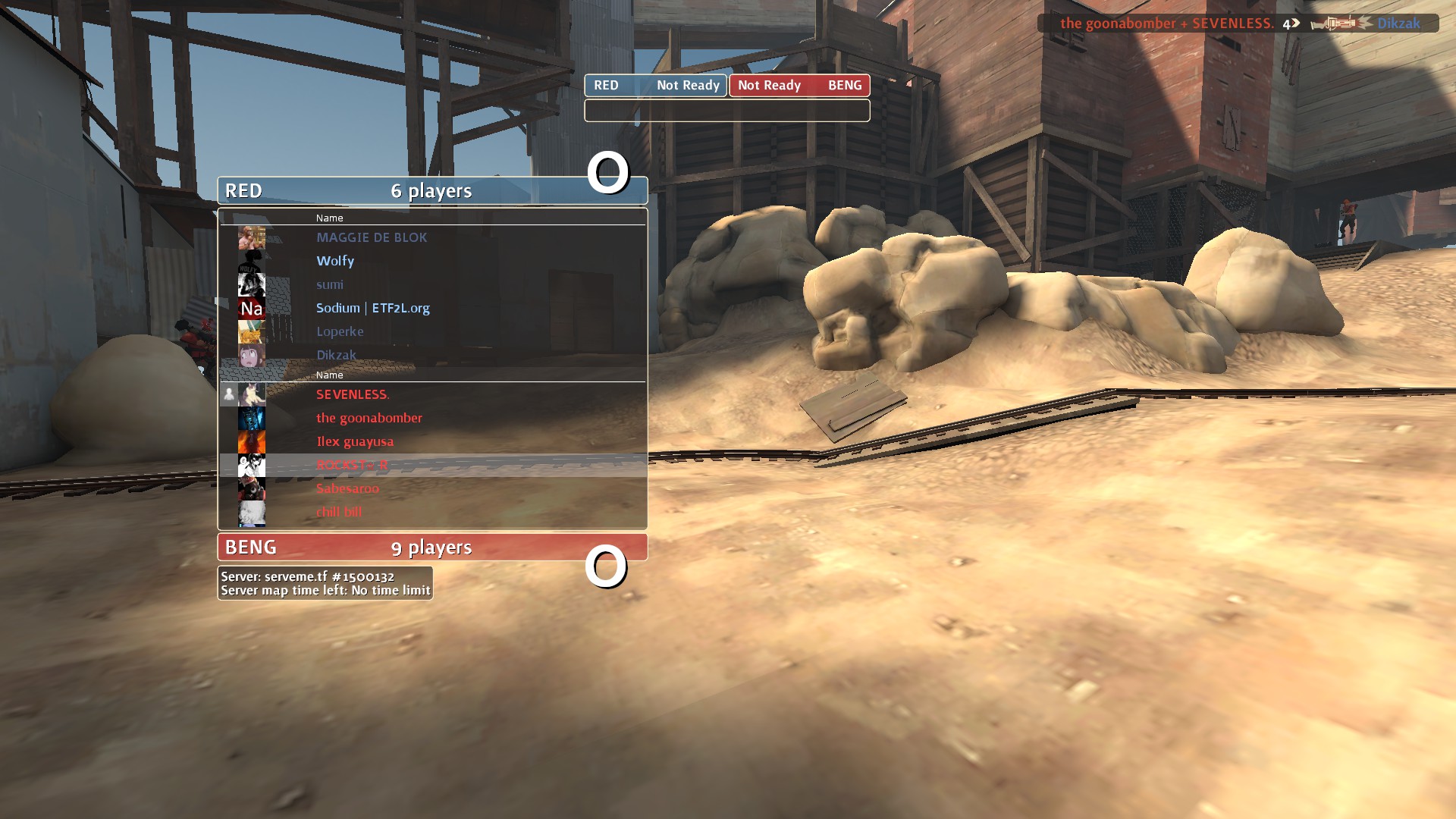Choose player sumi from RED team
The width and height of the screenshot is (1456, 819).
[330, 284]
